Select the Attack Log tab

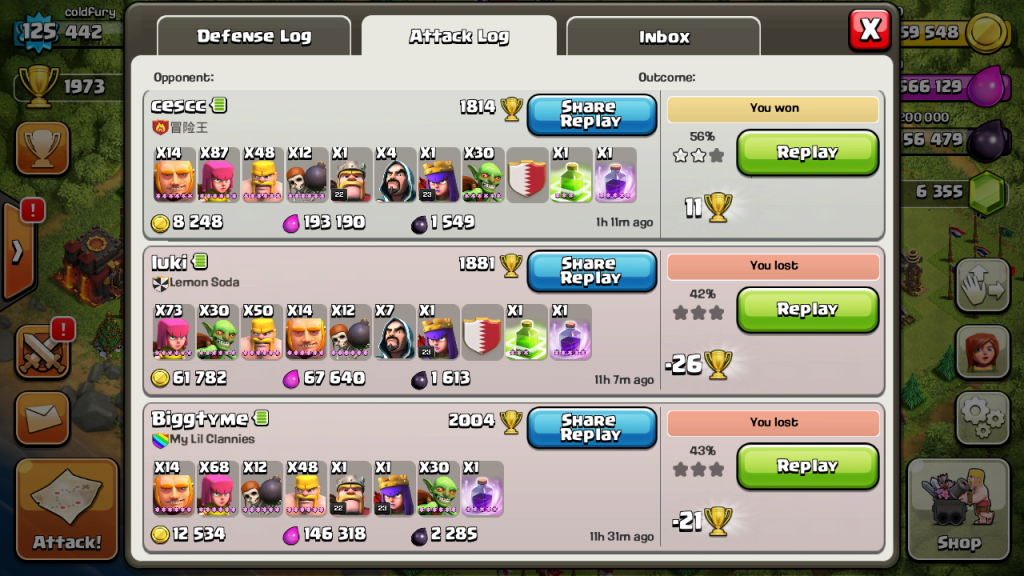[459, 36]
